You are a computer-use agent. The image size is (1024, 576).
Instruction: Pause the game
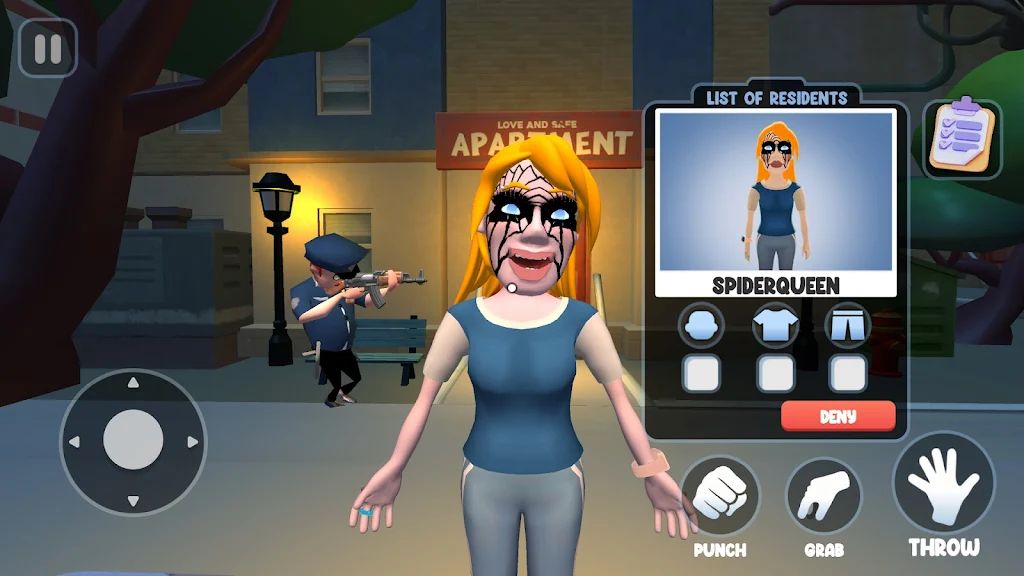point(47,48)
